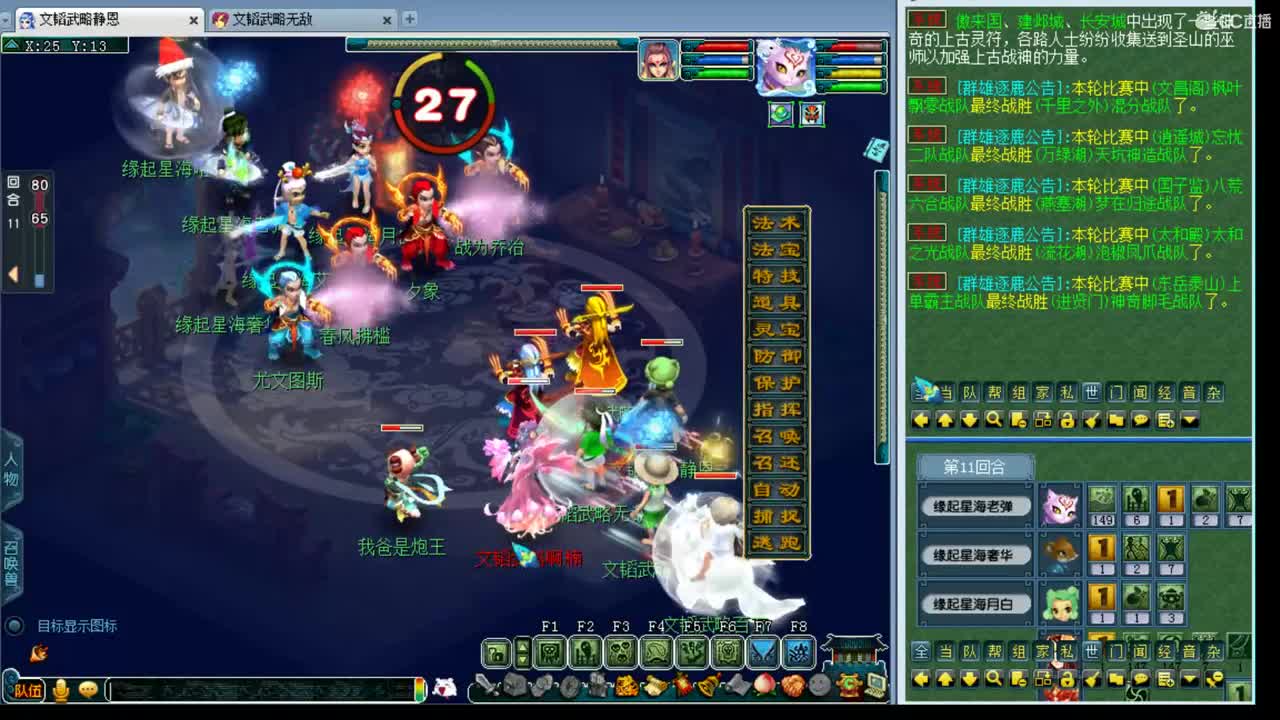Open the yellow dropdown arrow in chat toolbar

pyautogui.click(x=1188, y=420)
